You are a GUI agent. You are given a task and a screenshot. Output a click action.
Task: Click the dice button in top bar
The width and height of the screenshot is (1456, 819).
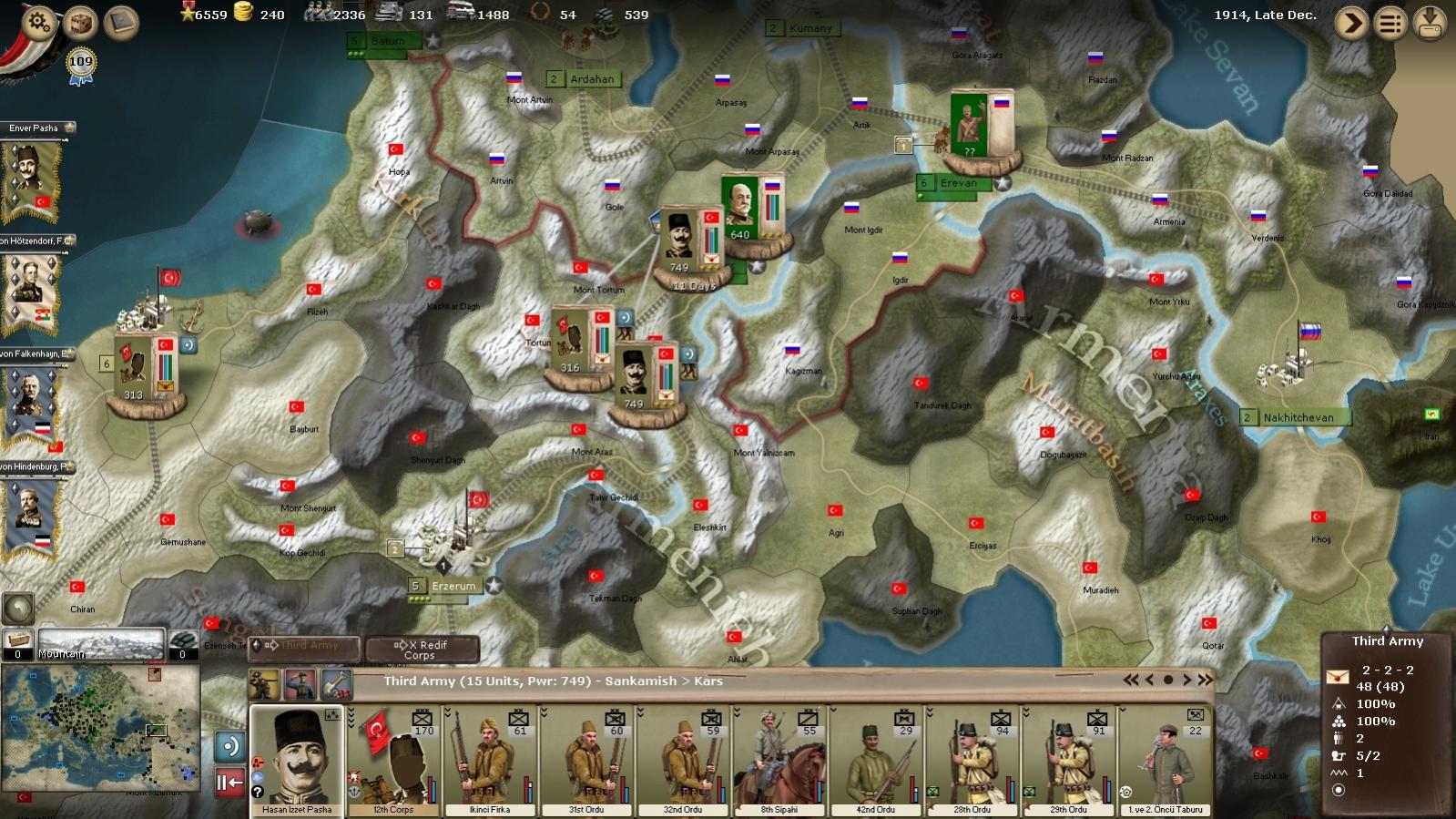click(80, 22)
